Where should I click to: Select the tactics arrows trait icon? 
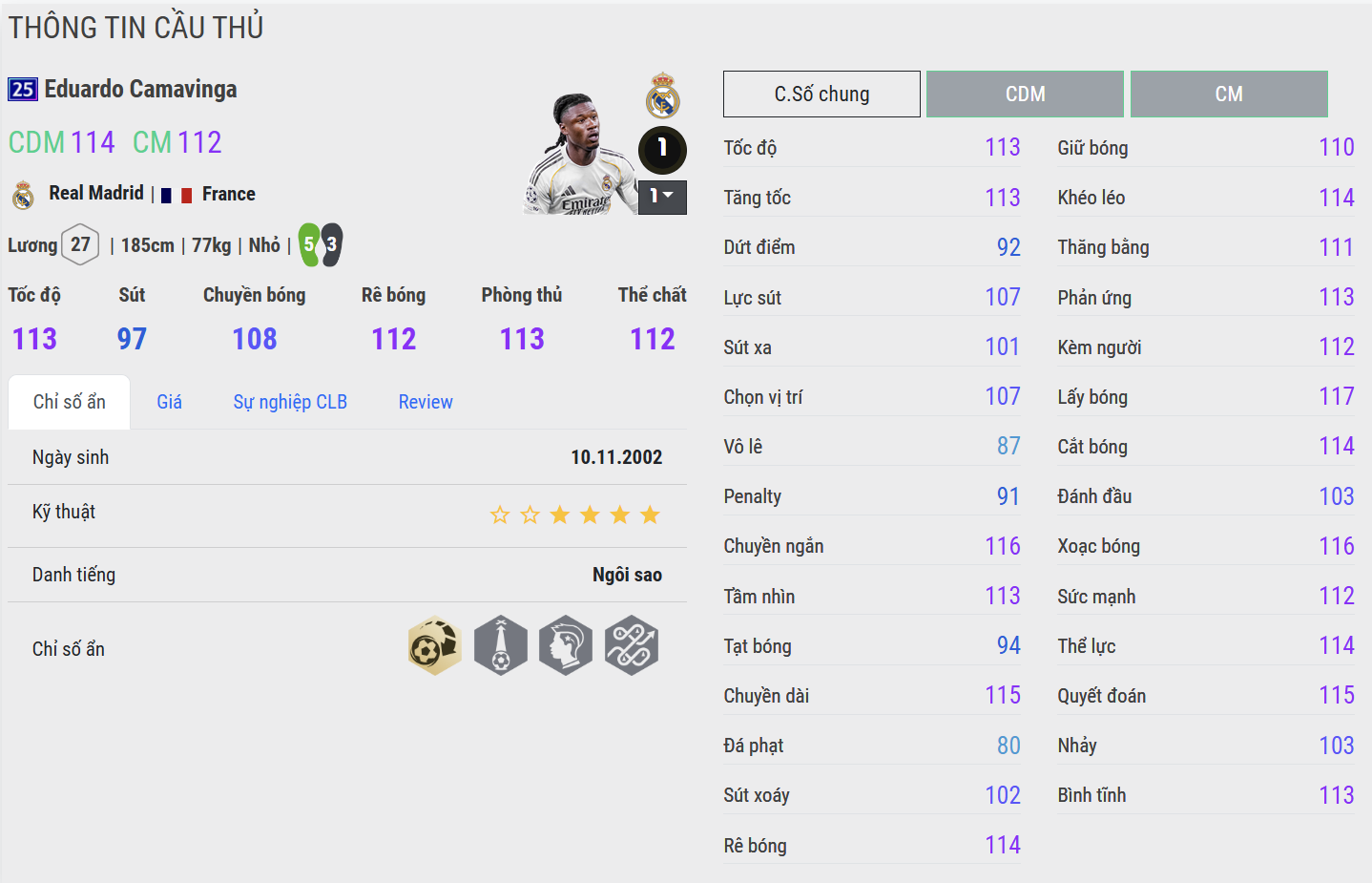coord(632,646)
